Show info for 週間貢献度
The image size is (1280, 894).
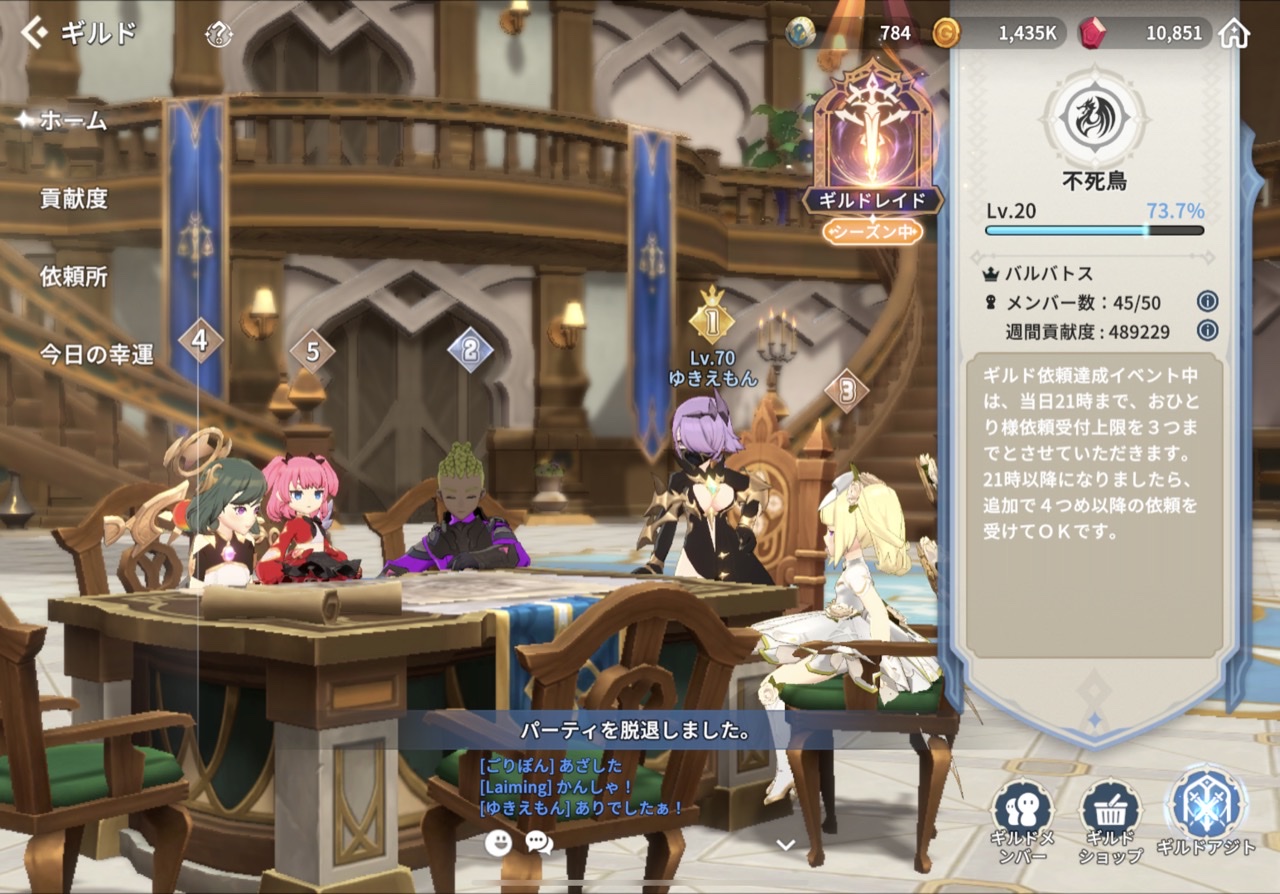tap(1207, 331)
